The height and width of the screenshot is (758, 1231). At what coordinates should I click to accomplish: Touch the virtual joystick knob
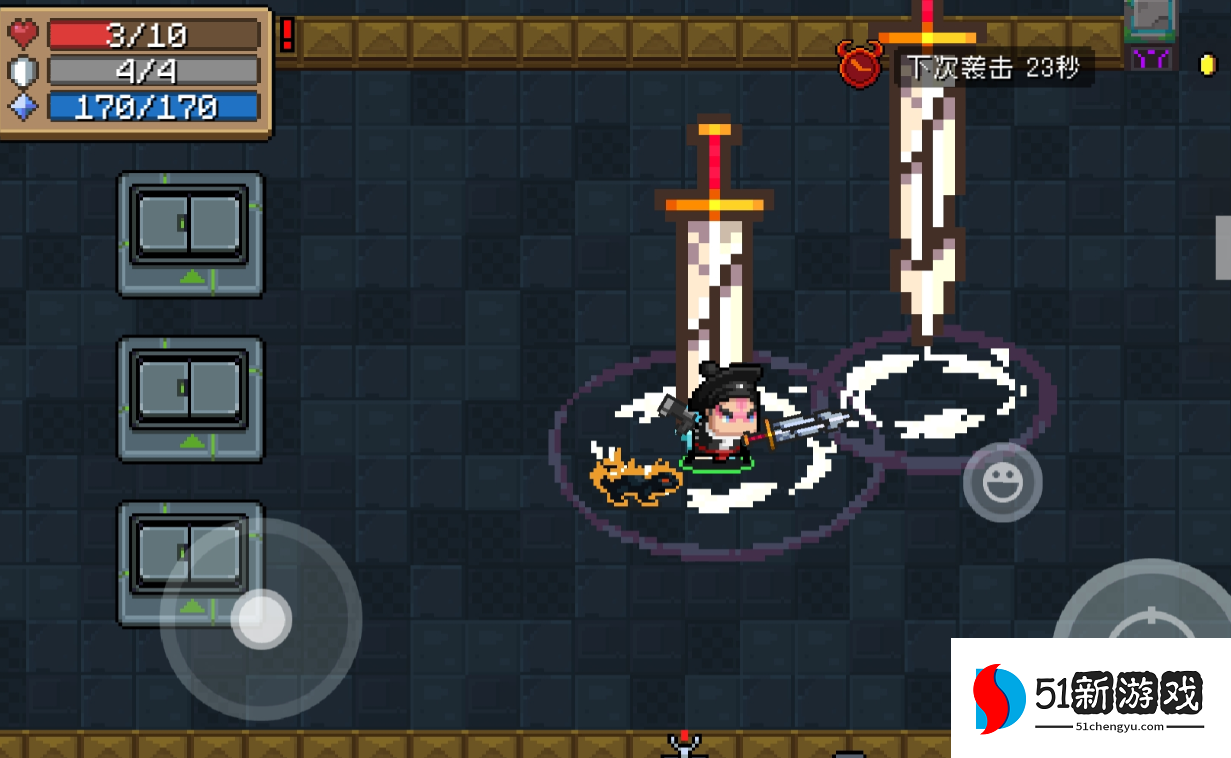[261, 619]
